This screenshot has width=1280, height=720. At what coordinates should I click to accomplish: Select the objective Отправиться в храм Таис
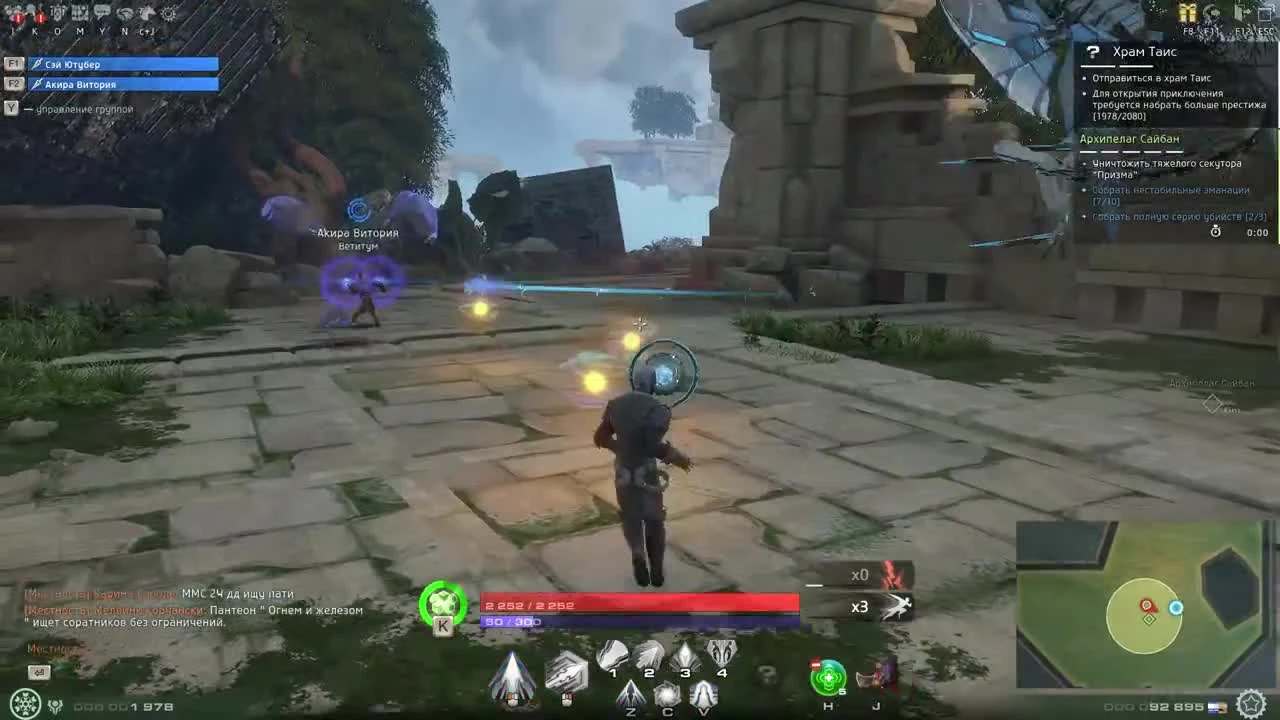tap(1150, 77)
